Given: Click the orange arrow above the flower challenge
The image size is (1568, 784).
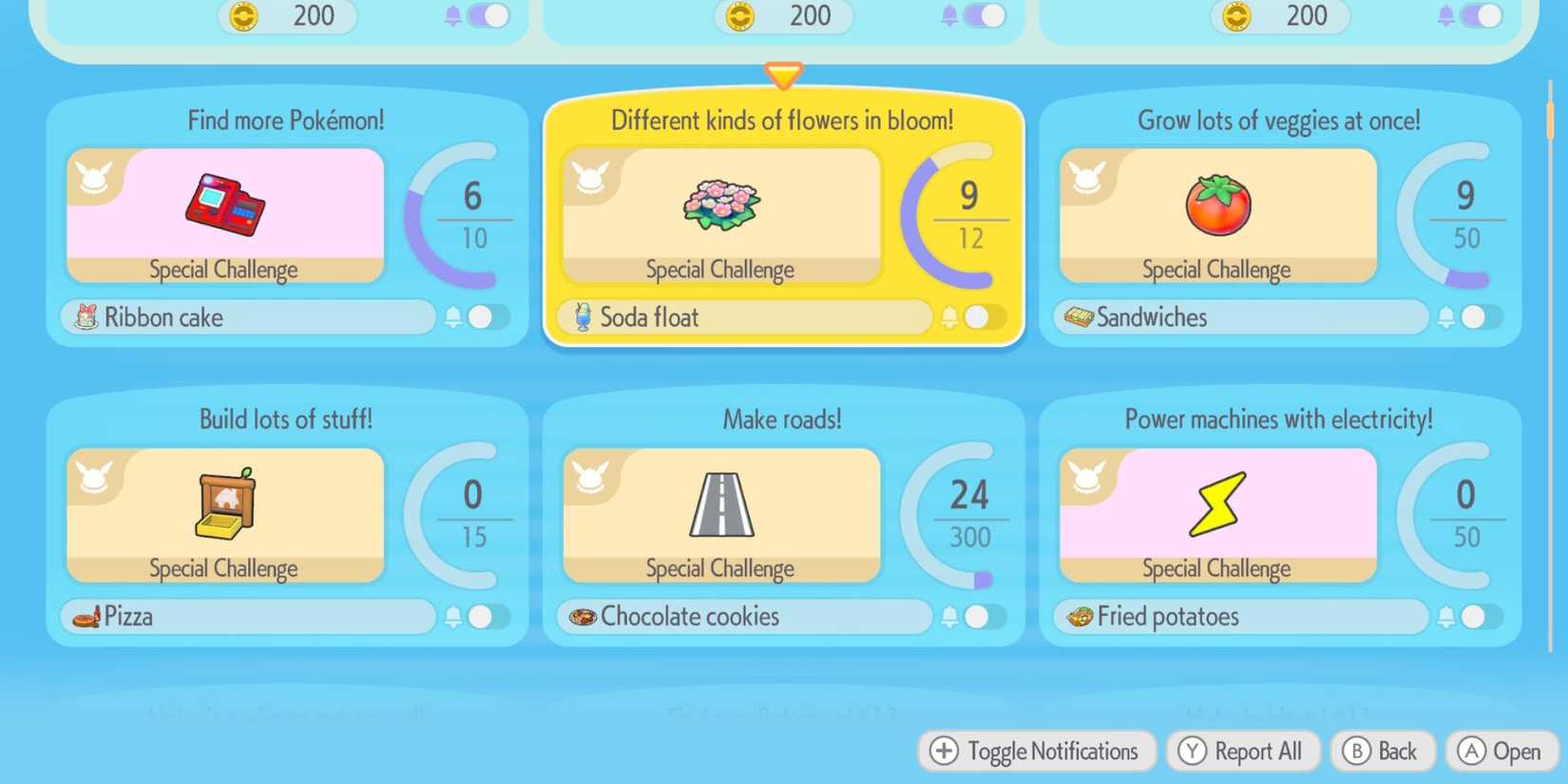Looking at the screenshot, I should 783,74.
